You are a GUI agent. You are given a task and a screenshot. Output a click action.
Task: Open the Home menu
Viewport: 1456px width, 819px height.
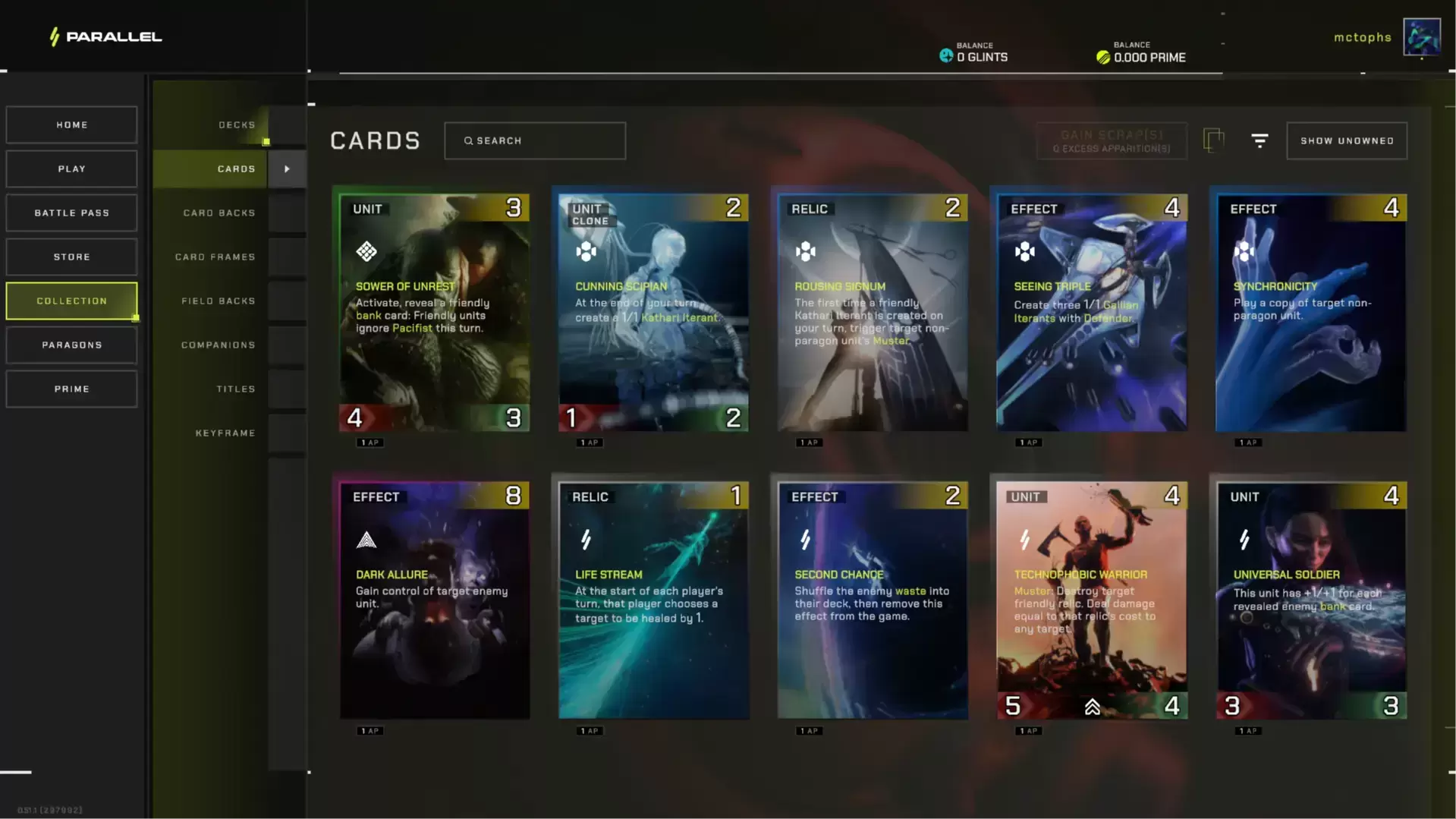pos(71,124)
